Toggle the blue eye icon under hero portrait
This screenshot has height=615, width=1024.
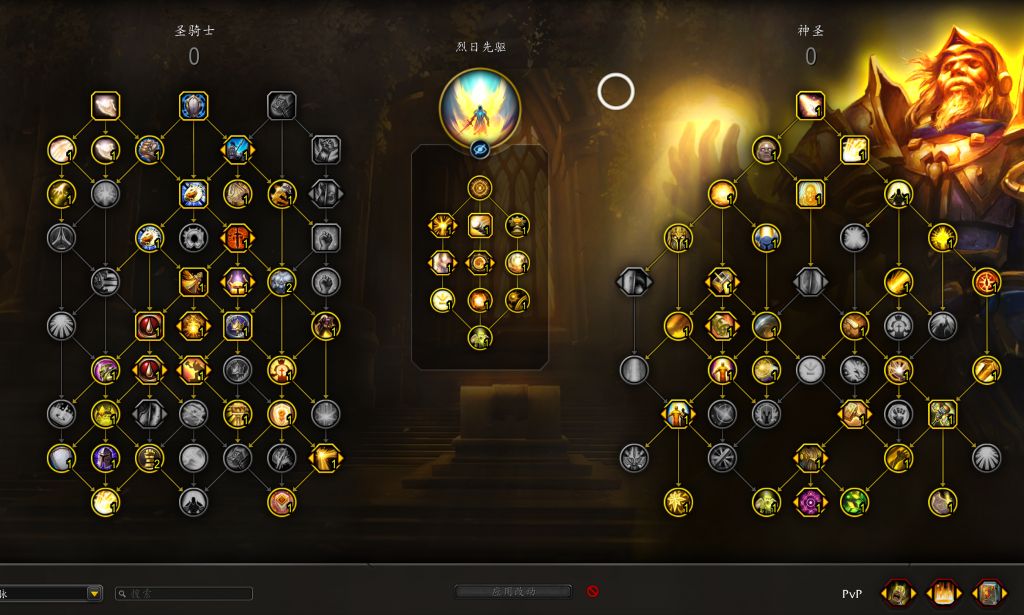coord(480,149)
